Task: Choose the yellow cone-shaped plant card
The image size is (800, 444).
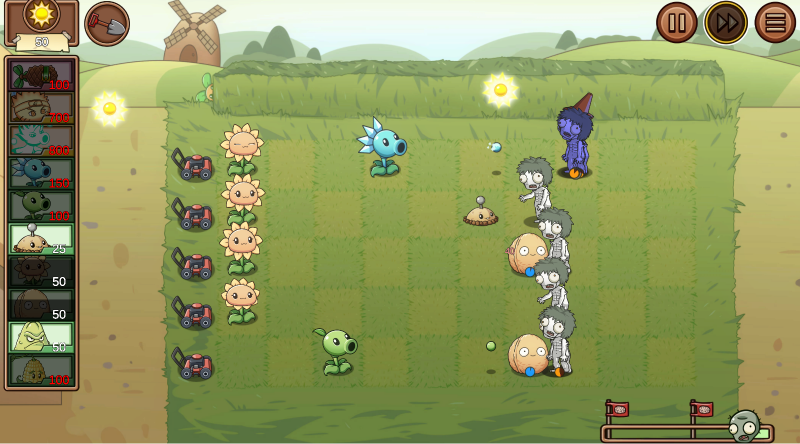Action: point(41,337)
